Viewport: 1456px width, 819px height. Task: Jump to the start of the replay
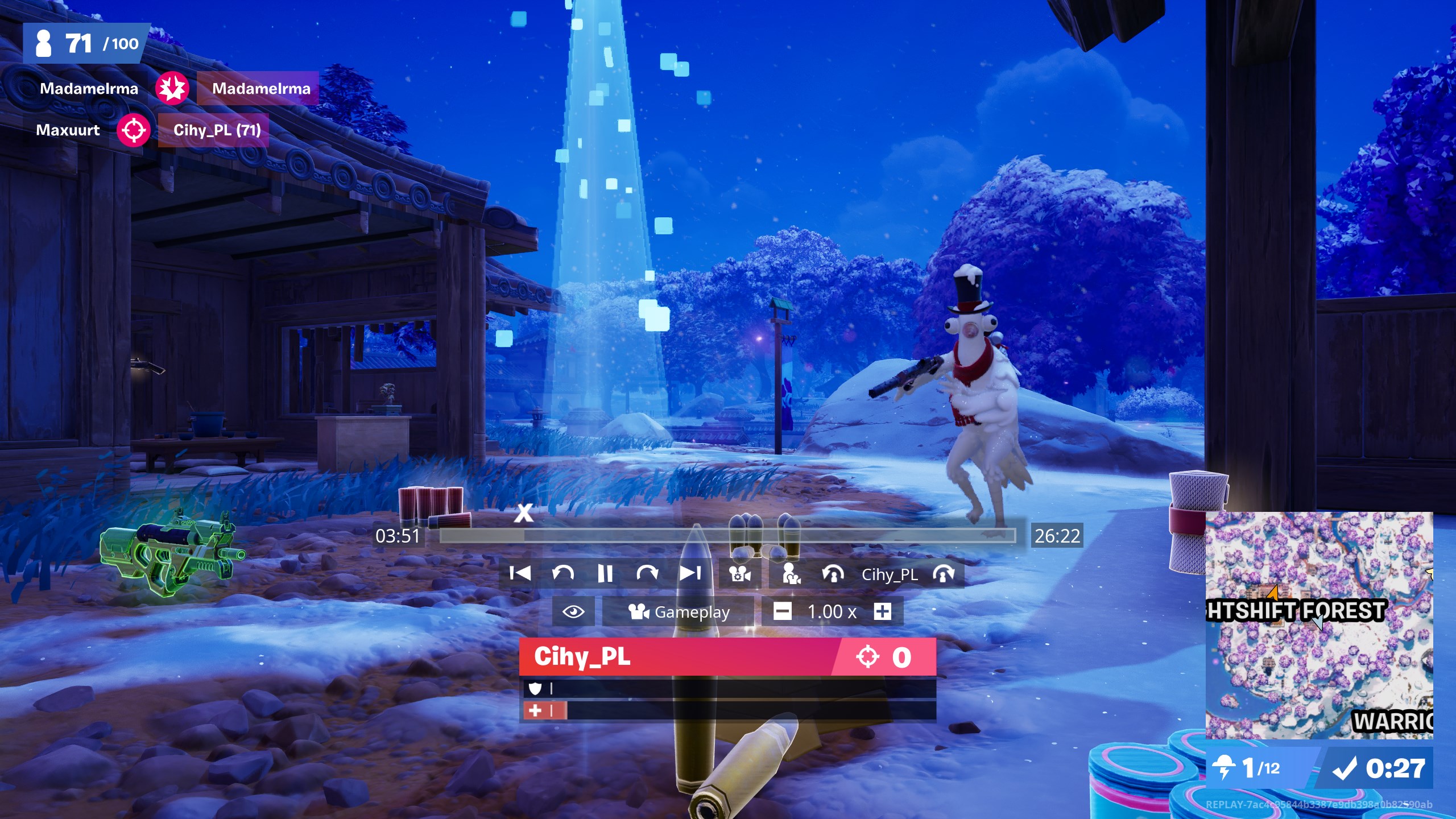520,573
